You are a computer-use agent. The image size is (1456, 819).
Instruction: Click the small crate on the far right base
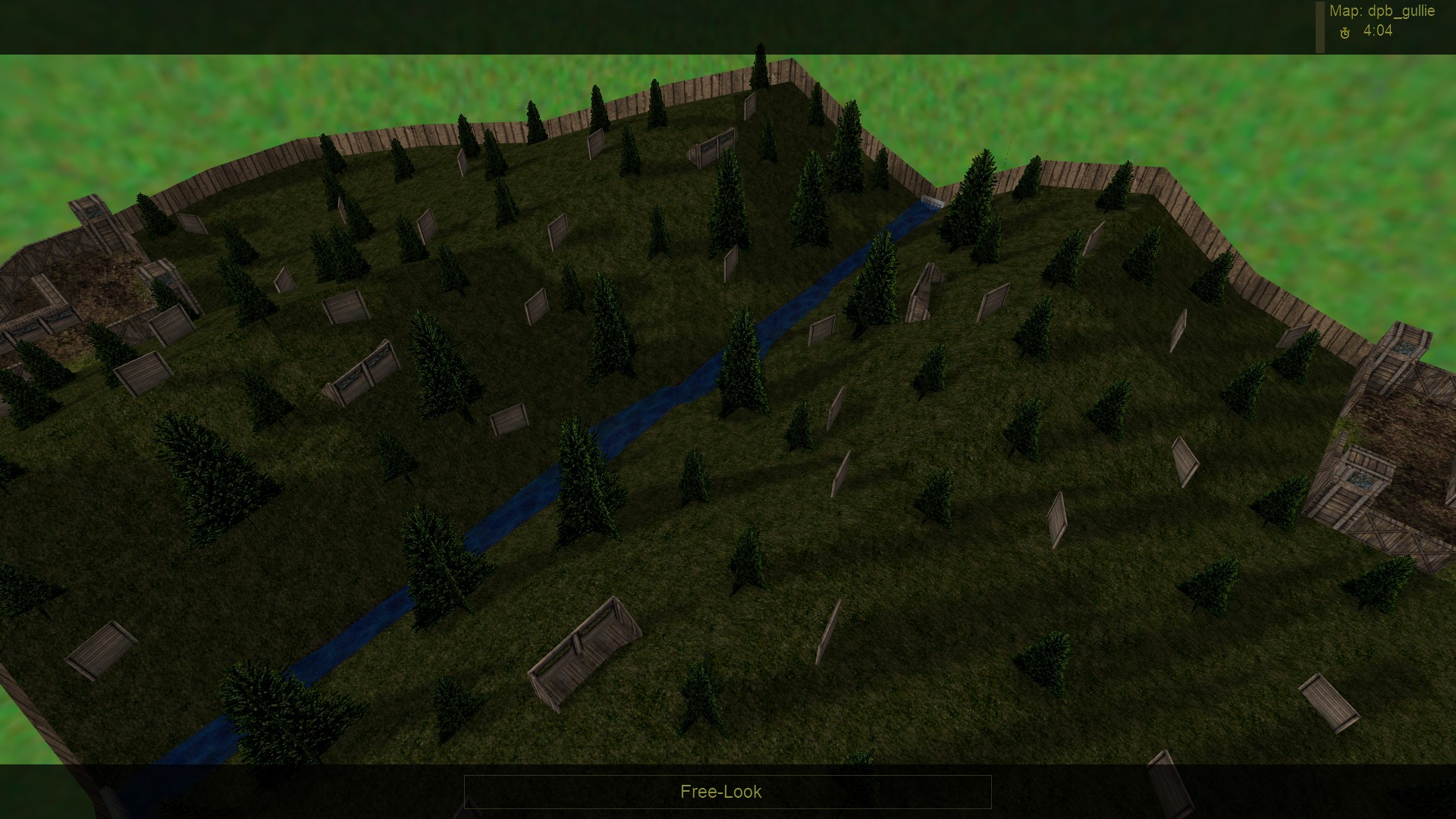click(x=1360, y=480)
